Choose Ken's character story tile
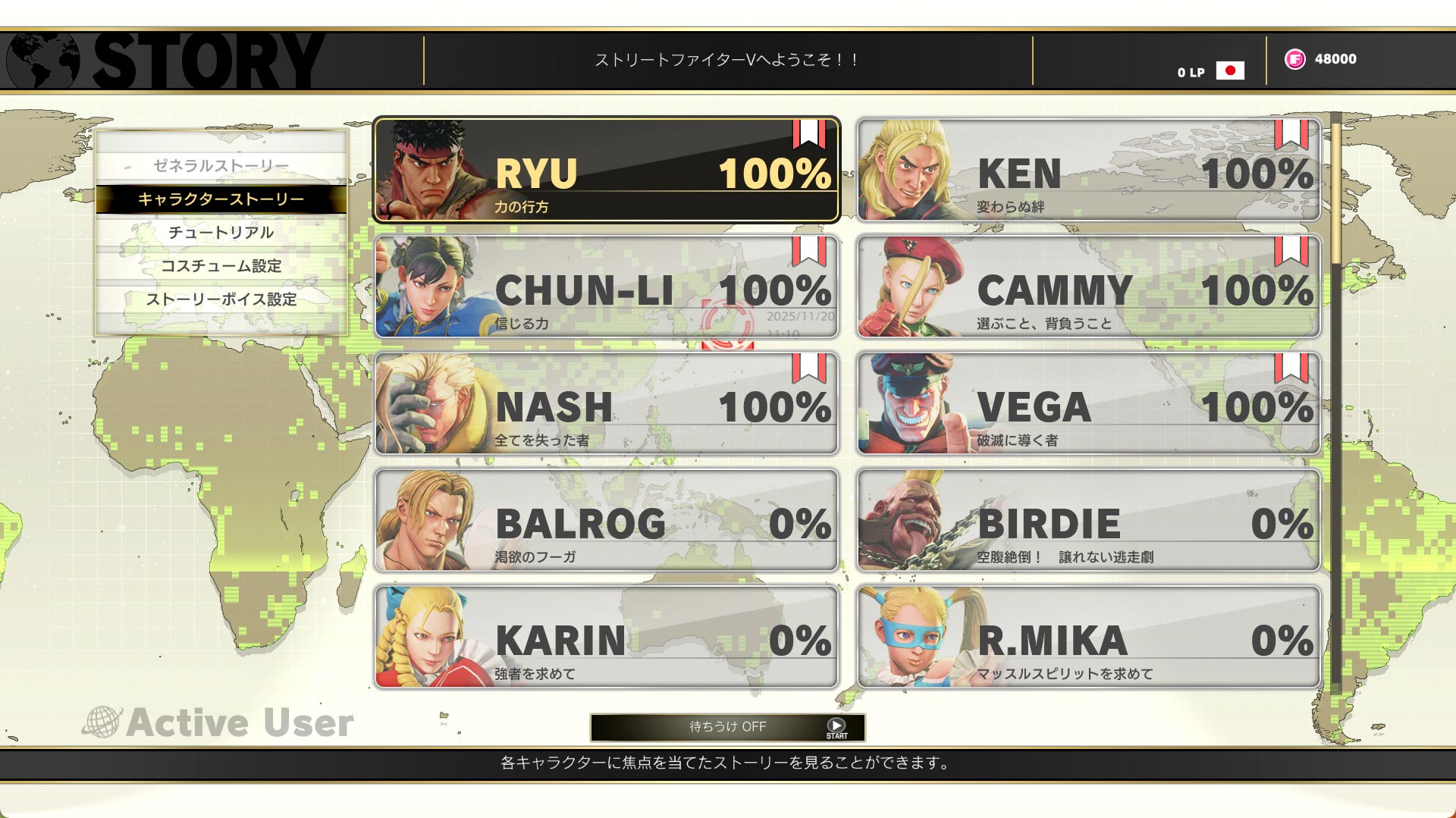This screenshot has height=818, width=1456. click(x=1089, y=170)
